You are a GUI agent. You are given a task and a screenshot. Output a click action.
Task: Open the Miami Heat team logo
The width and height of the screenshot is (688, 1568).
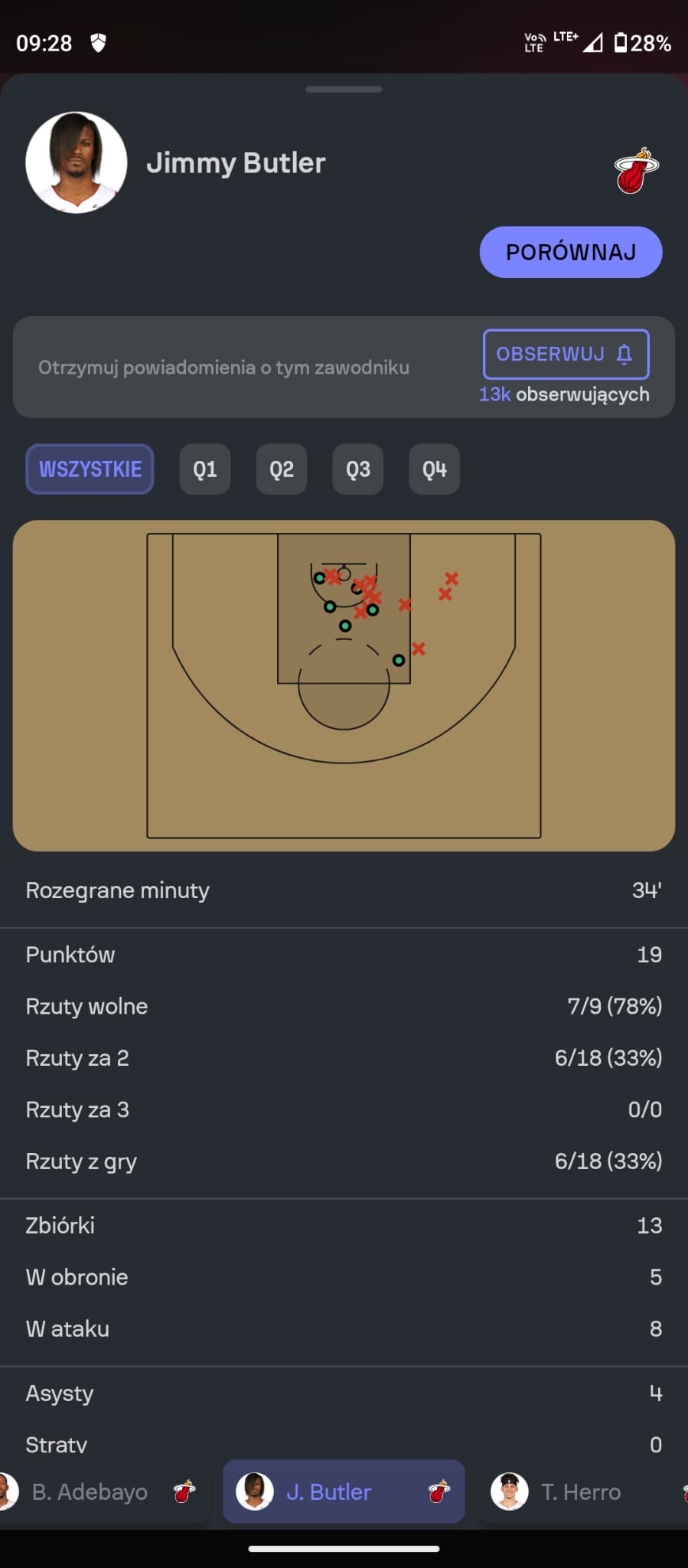coord(636,171)
